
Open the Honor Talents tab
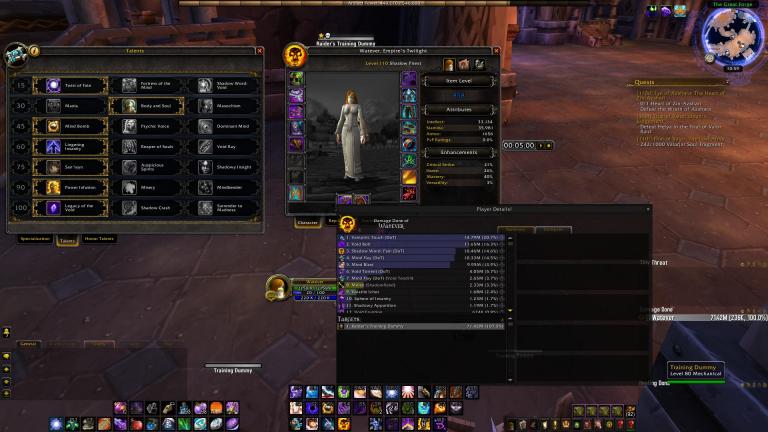pos(98,239)
